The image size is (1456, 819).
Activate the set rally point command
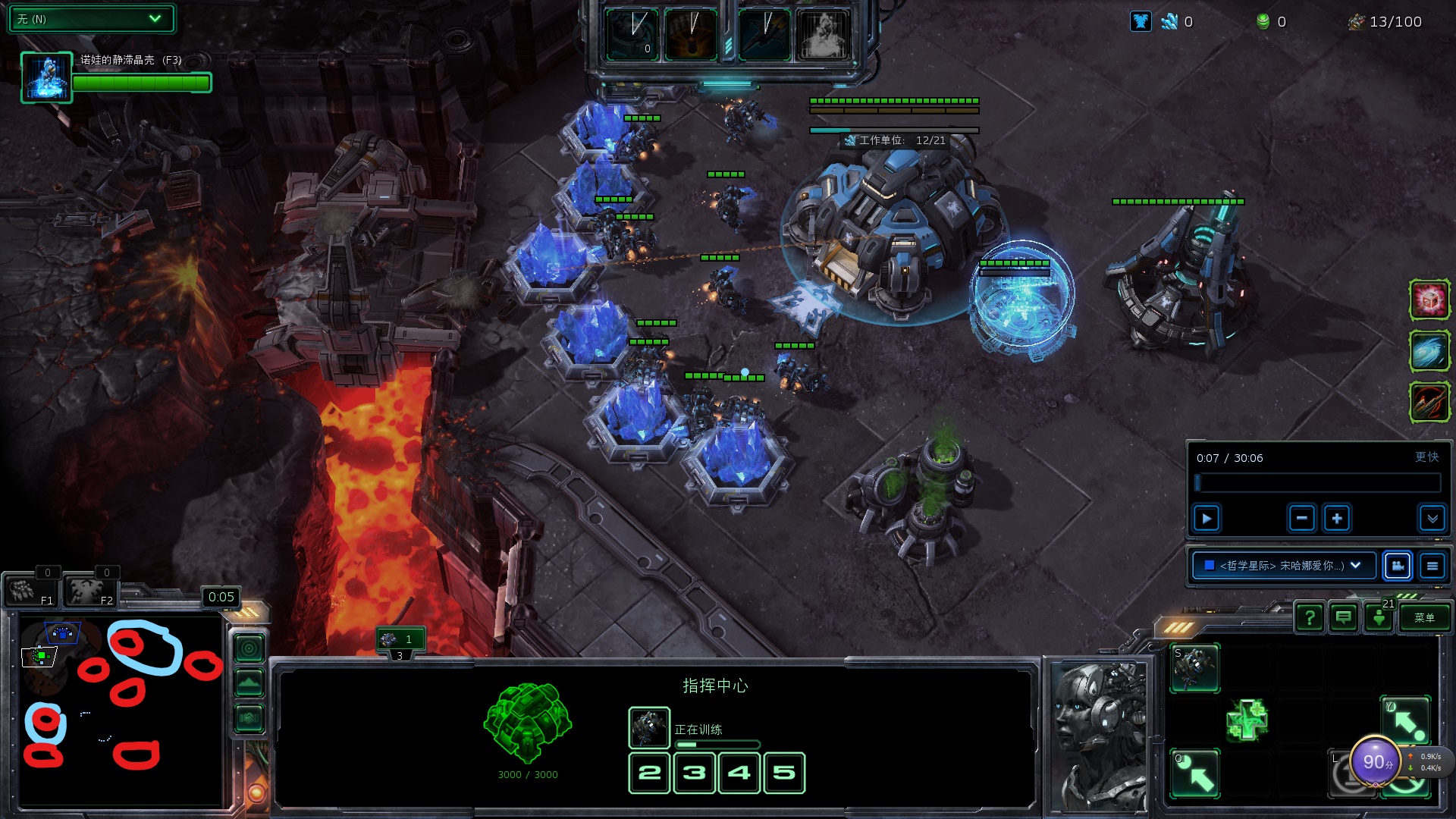1405,720
